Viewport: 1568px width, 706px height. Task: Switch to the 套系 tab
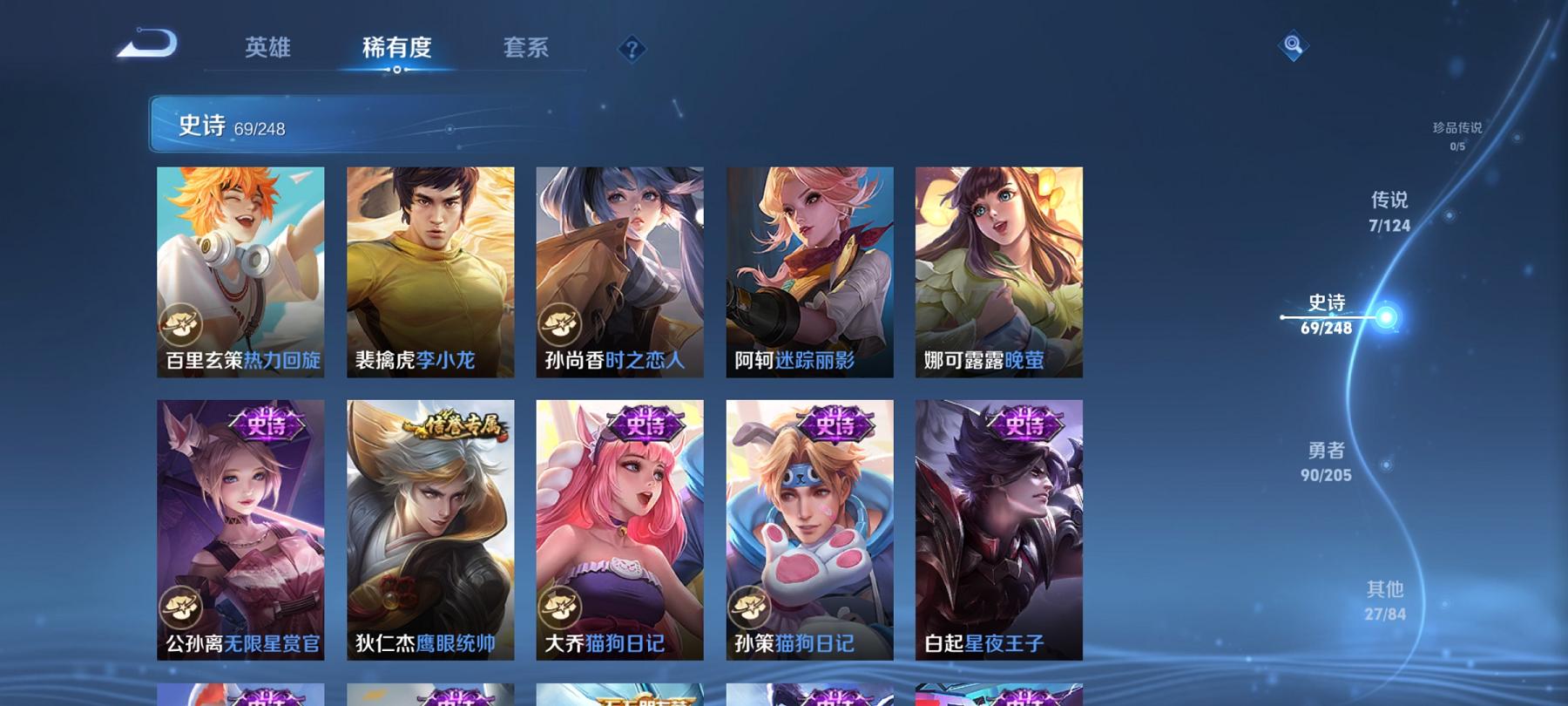(527, 49)
